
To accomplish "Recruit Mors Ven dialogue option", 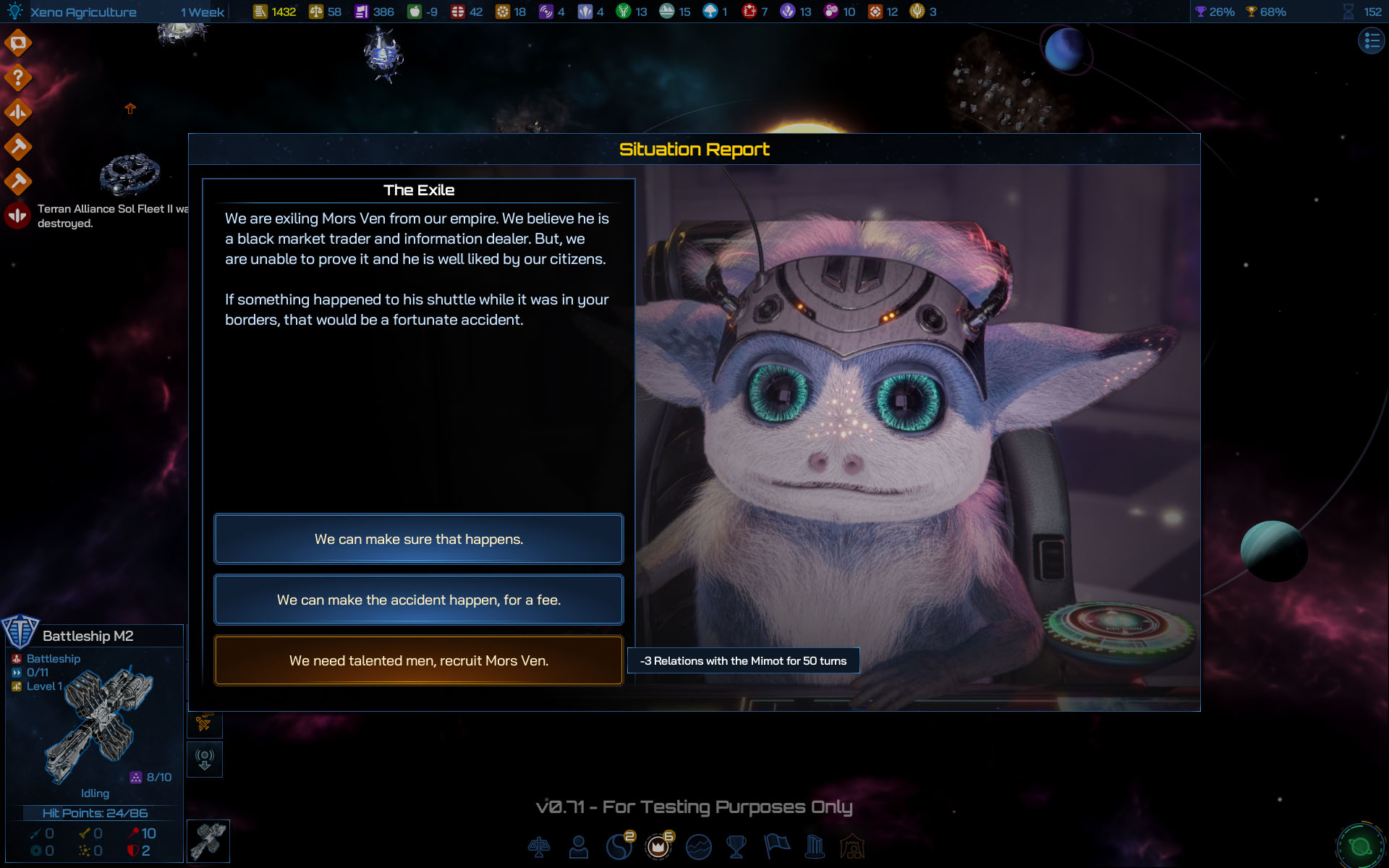I will click(418, 660).
